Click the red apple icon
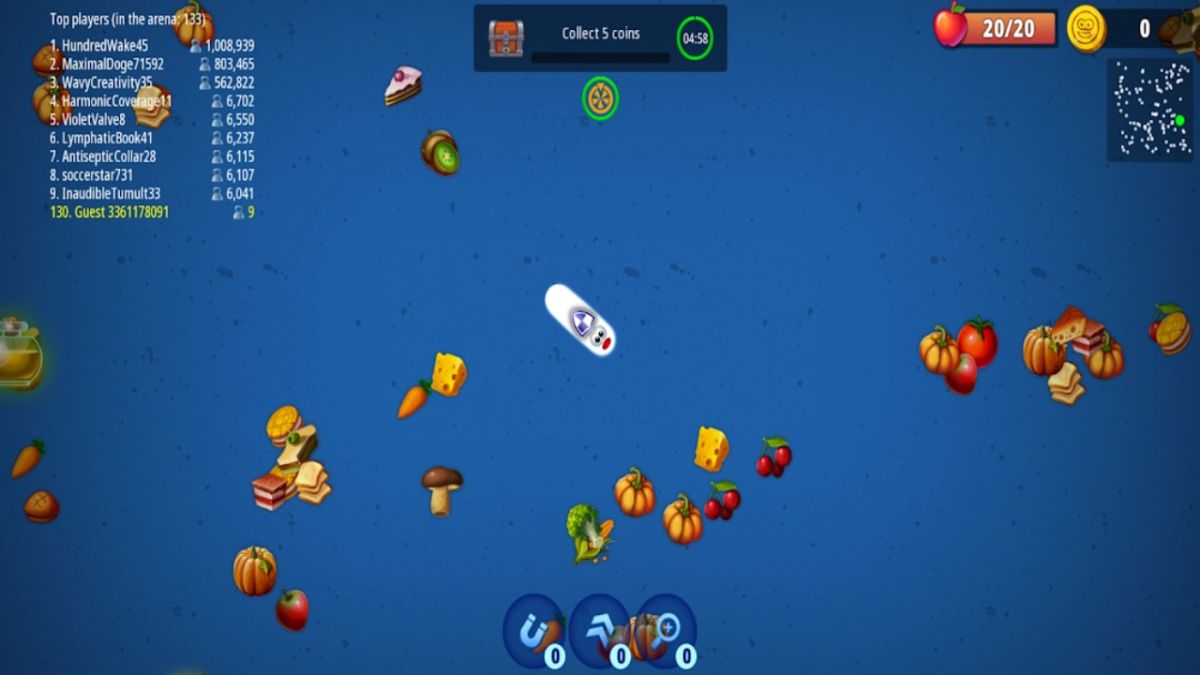1200x675 pixels. pyautogui.click(x=950, y=26)
